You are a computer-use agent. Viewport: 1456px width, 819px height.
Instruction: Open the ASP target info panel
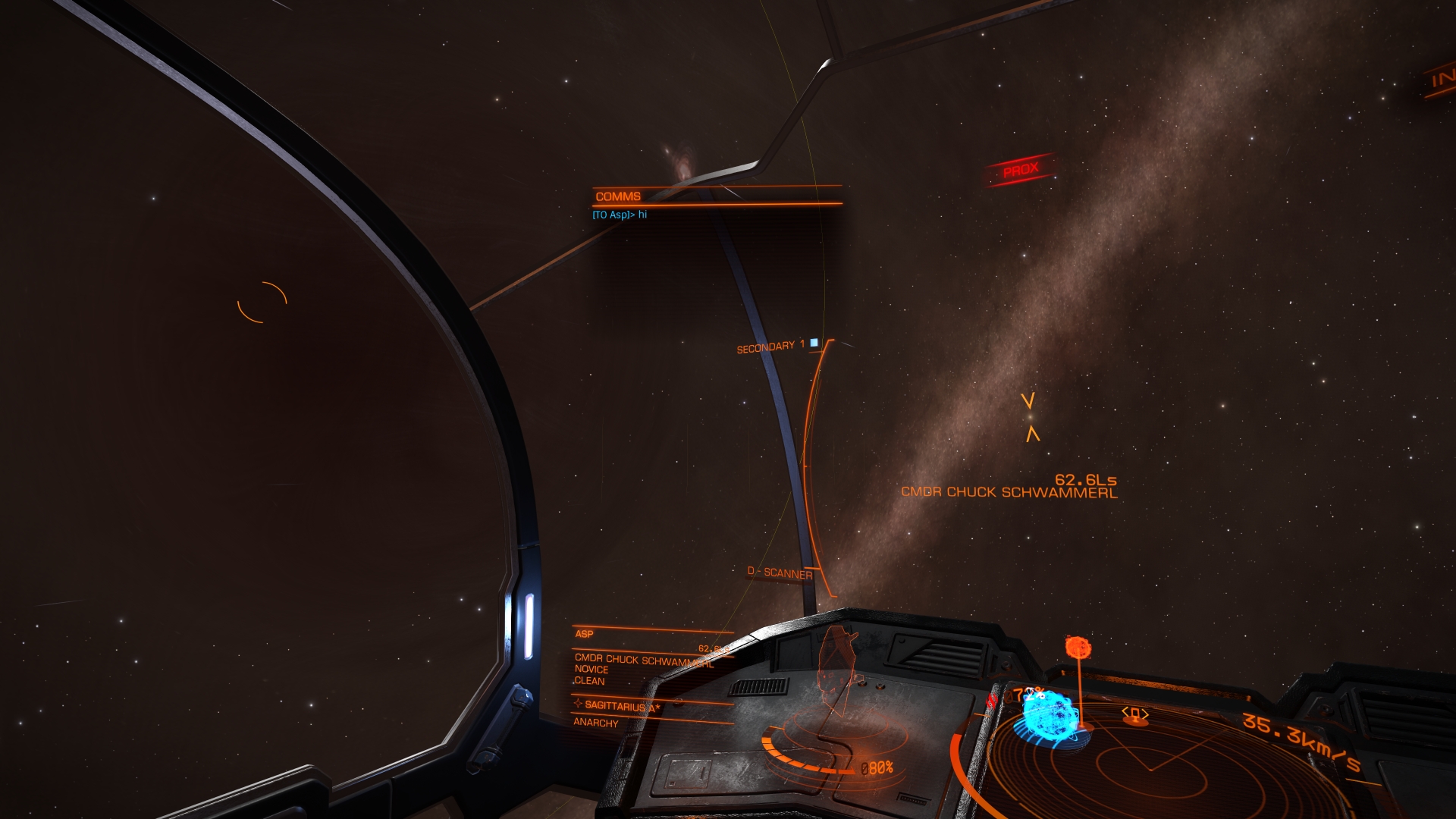click(585, 634)
